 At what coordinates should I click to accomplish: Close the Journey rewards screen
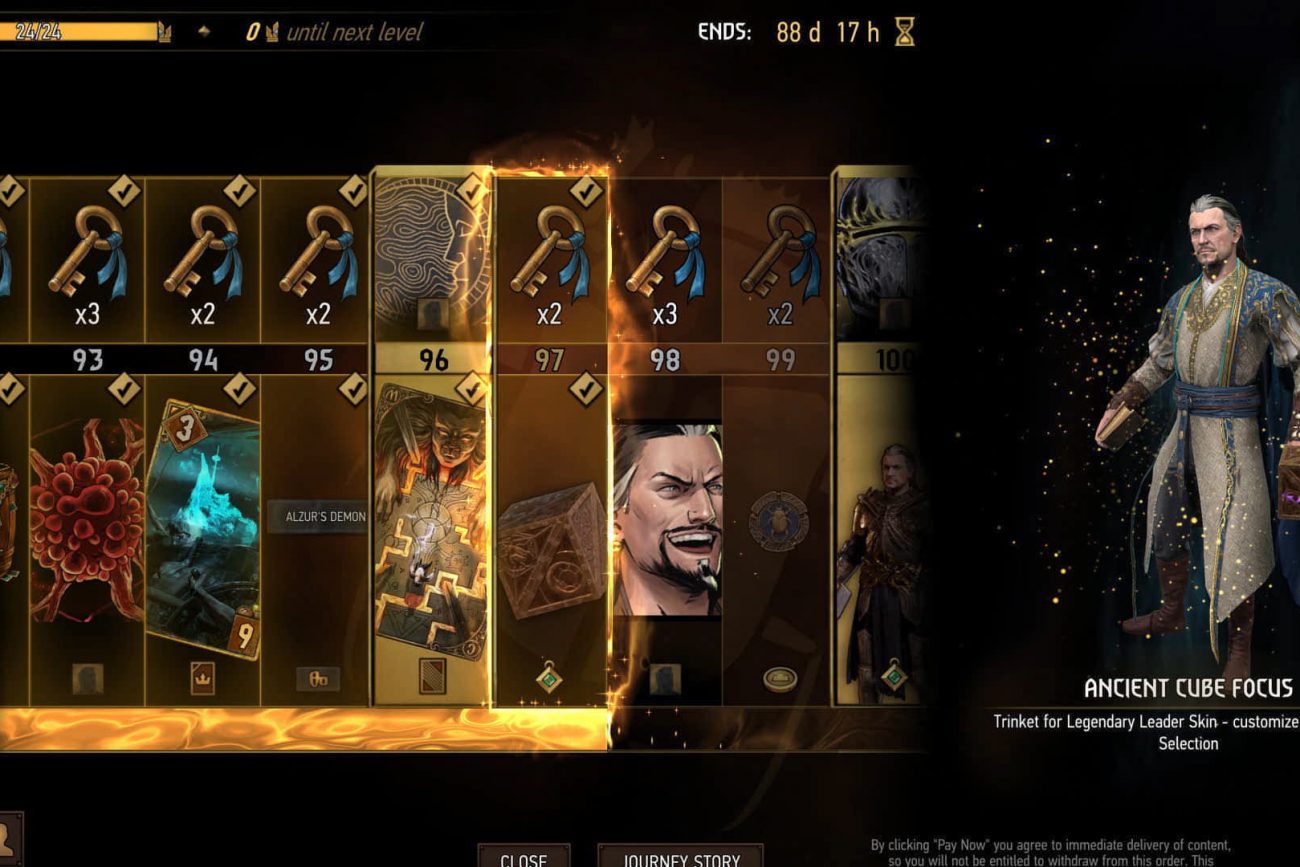point(523,858)
